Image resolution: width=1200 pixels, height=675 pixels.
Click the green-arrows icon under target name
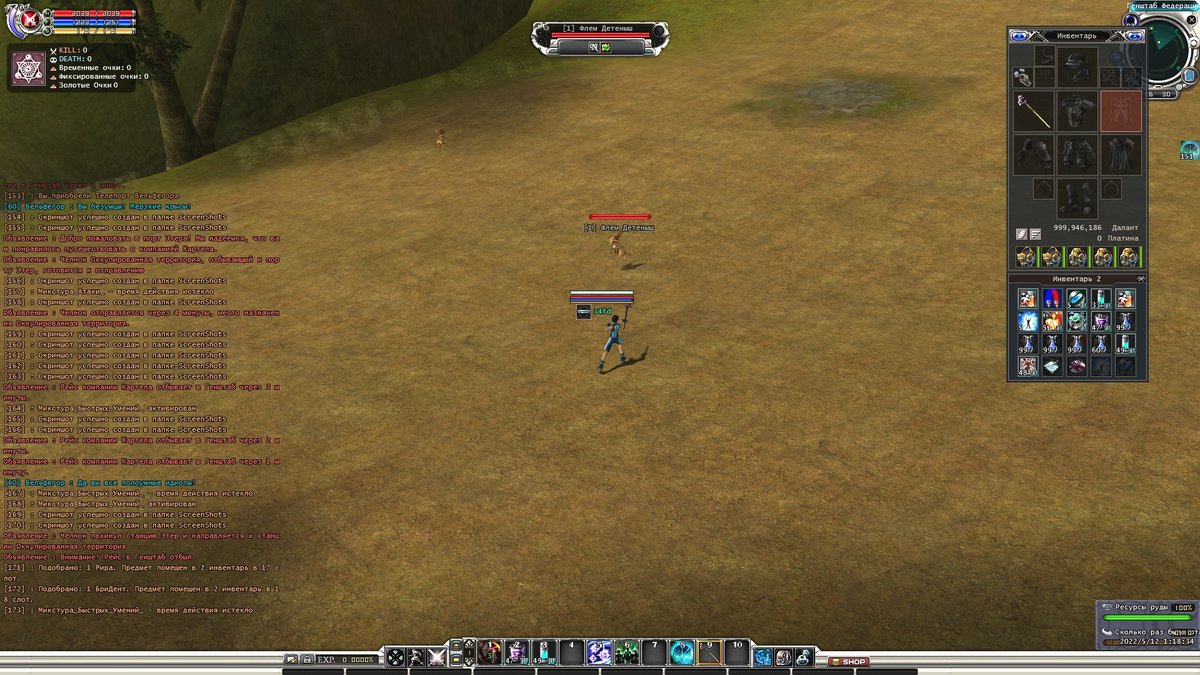tap(606, 46)
